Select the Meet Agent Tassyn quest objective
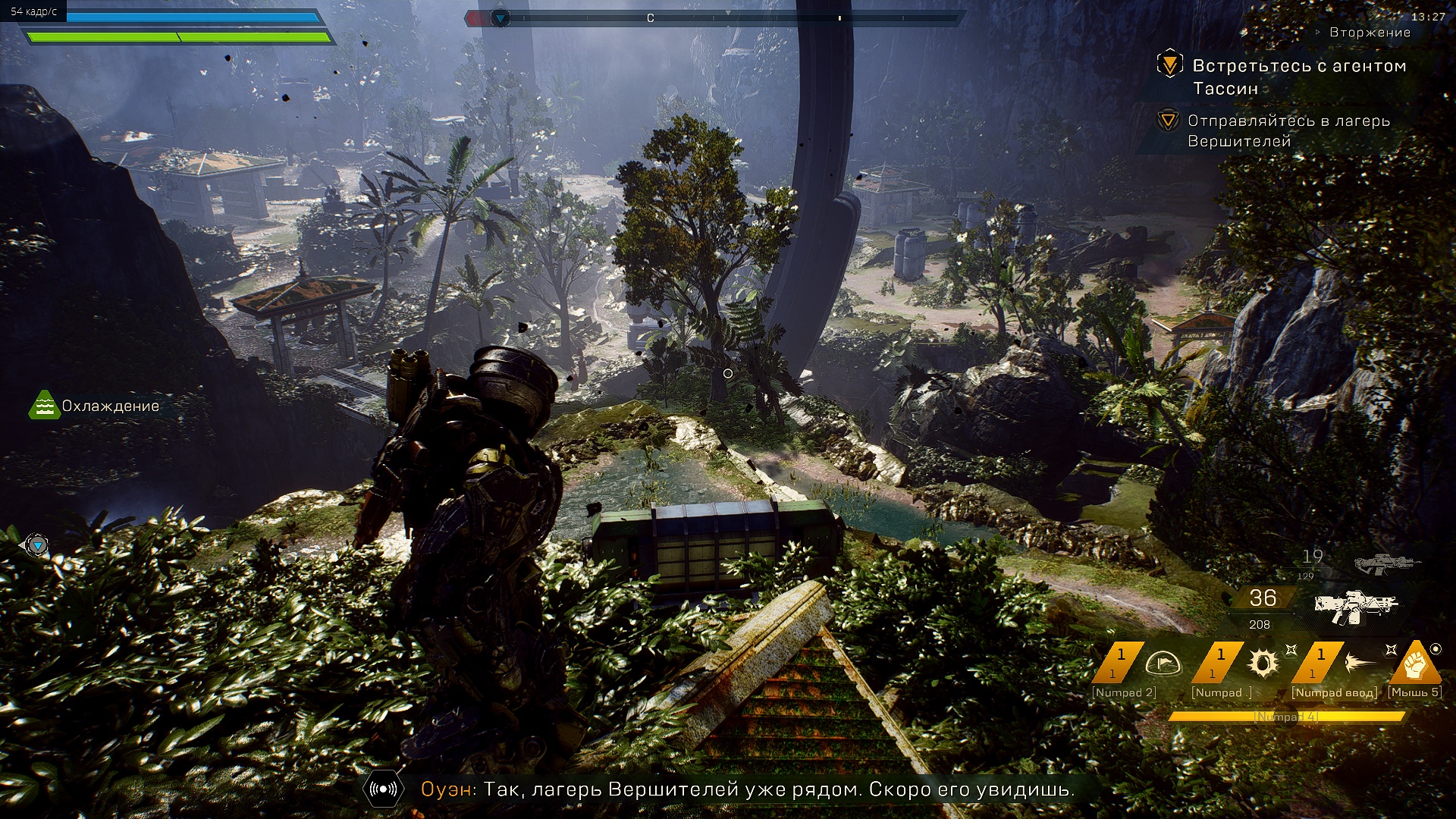This screenshot has width=1456, height=819. (x=1170, y=65)
